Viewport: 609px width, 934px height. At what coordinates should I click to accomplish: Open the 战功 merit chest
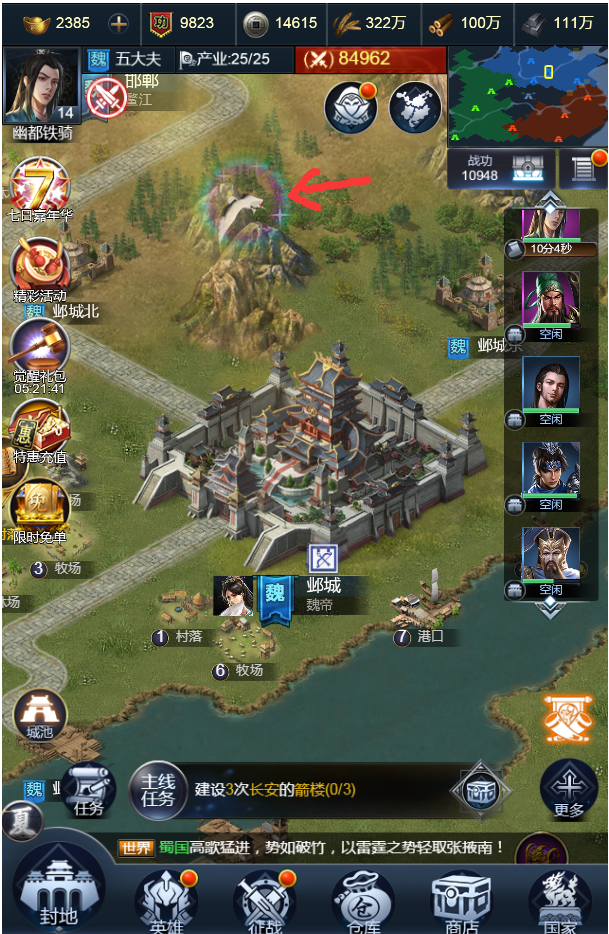pyautogui.click(x=527, y=168)
